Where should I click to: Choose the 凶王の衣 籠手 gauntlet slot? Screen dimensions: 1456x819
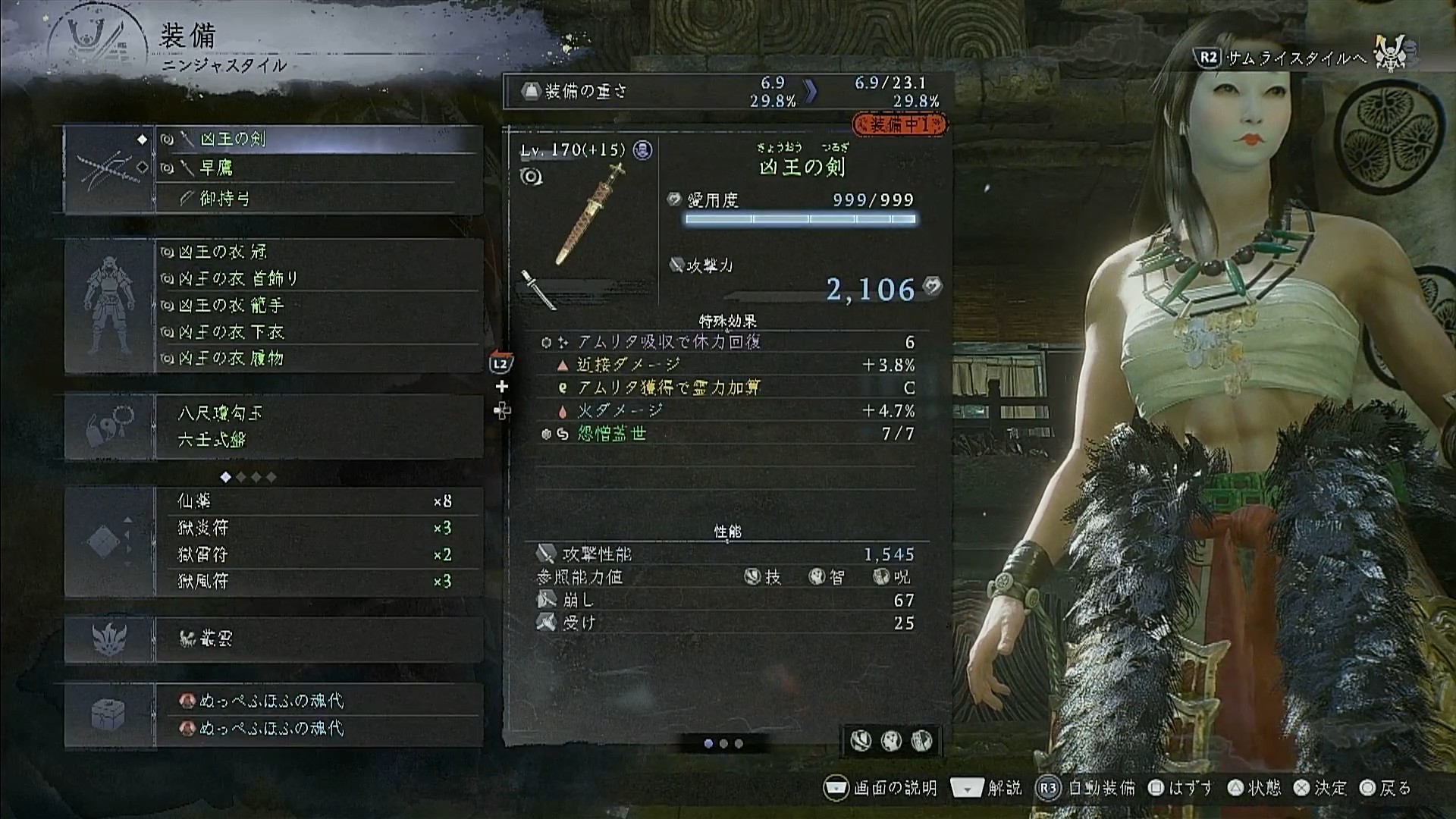point(318,305)
